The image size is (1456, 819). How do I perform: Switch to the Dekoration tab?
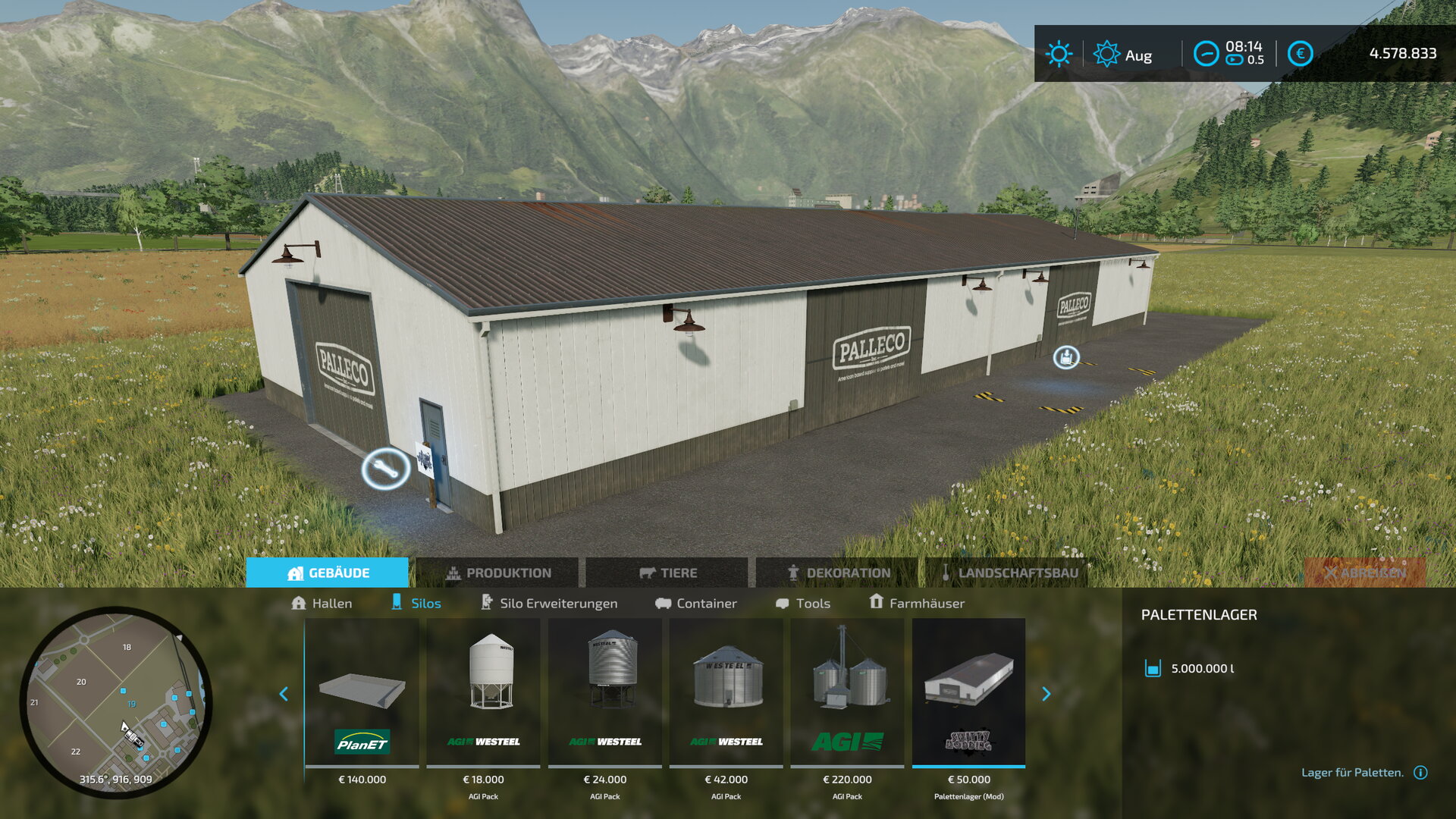tap(837, 573)
